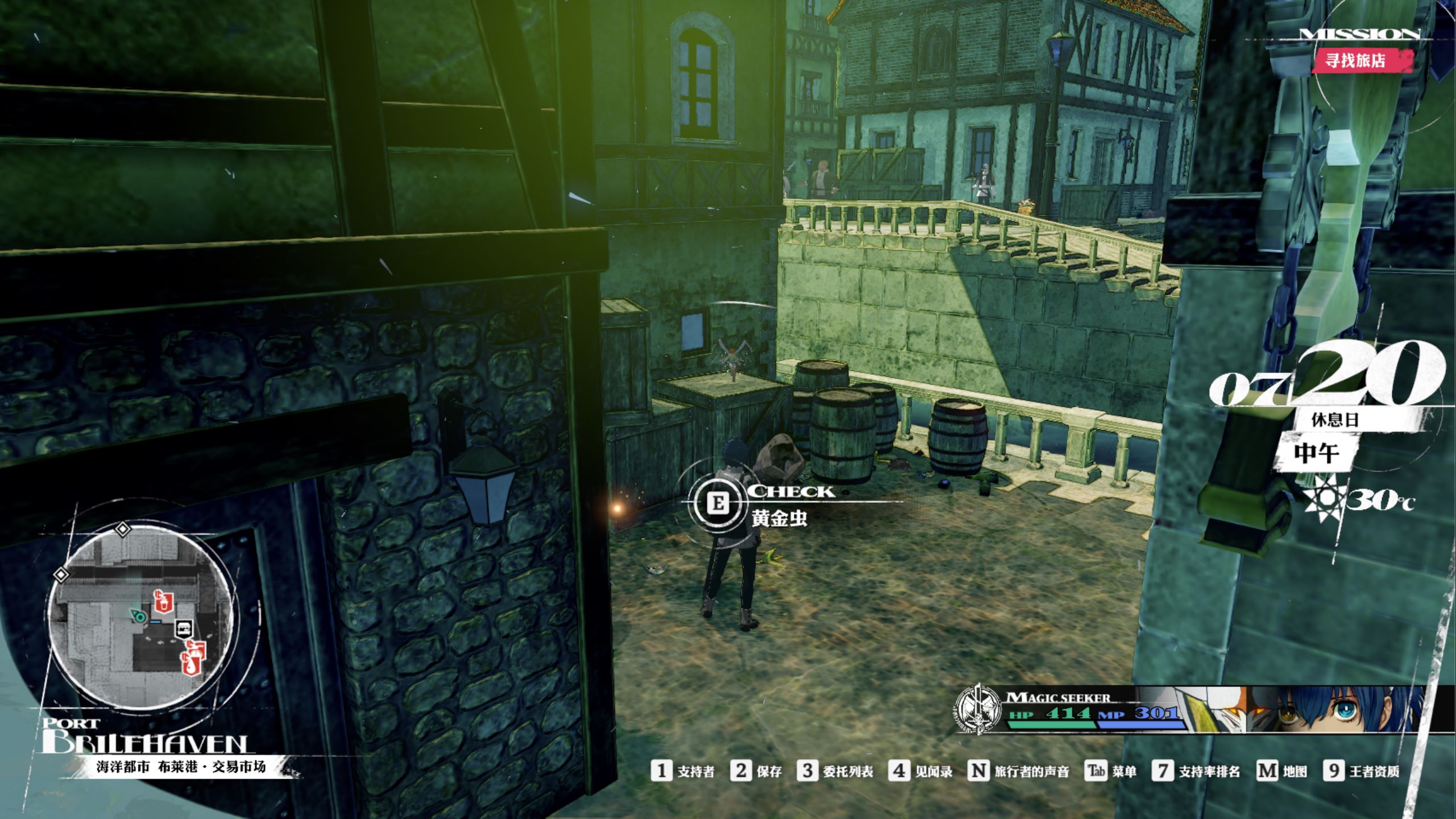Open the 菜单 main menu entry

click(x=1111, y=771)
